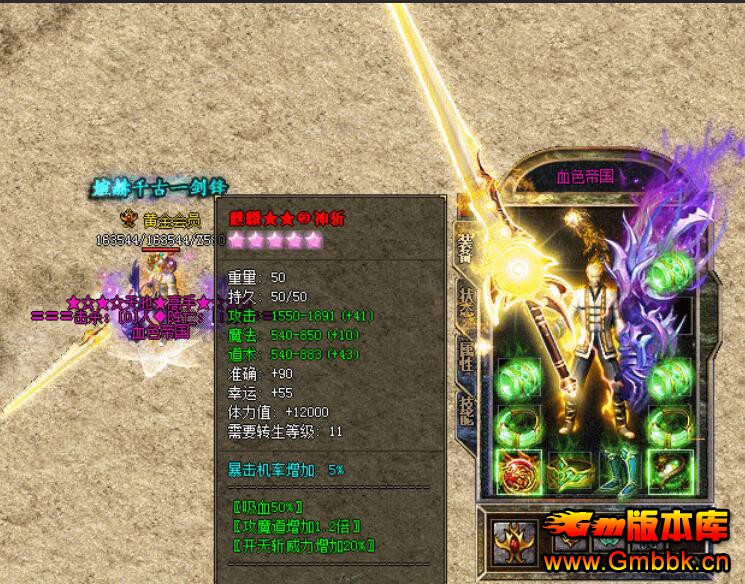Select the golden-green belt slot

[x=568, y=472]
